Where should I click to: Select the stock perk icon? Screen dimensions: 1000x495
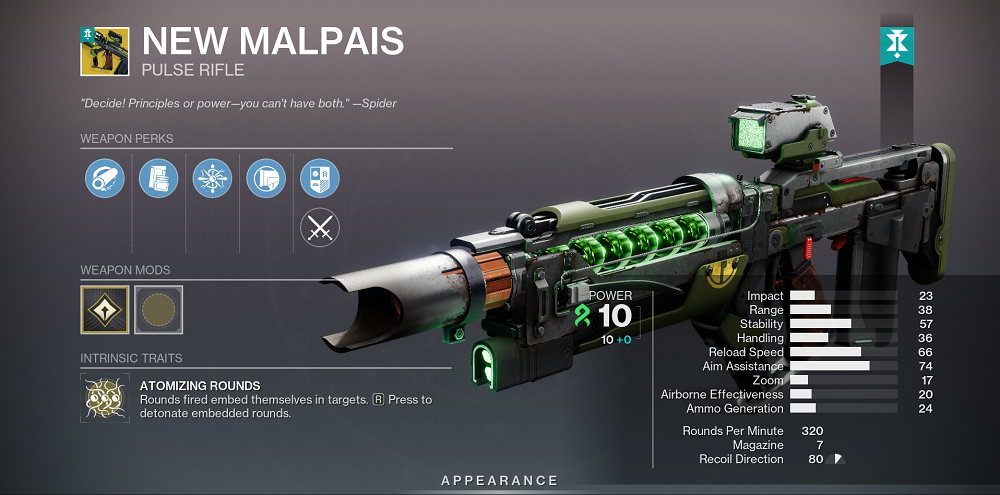click(266, 179)
